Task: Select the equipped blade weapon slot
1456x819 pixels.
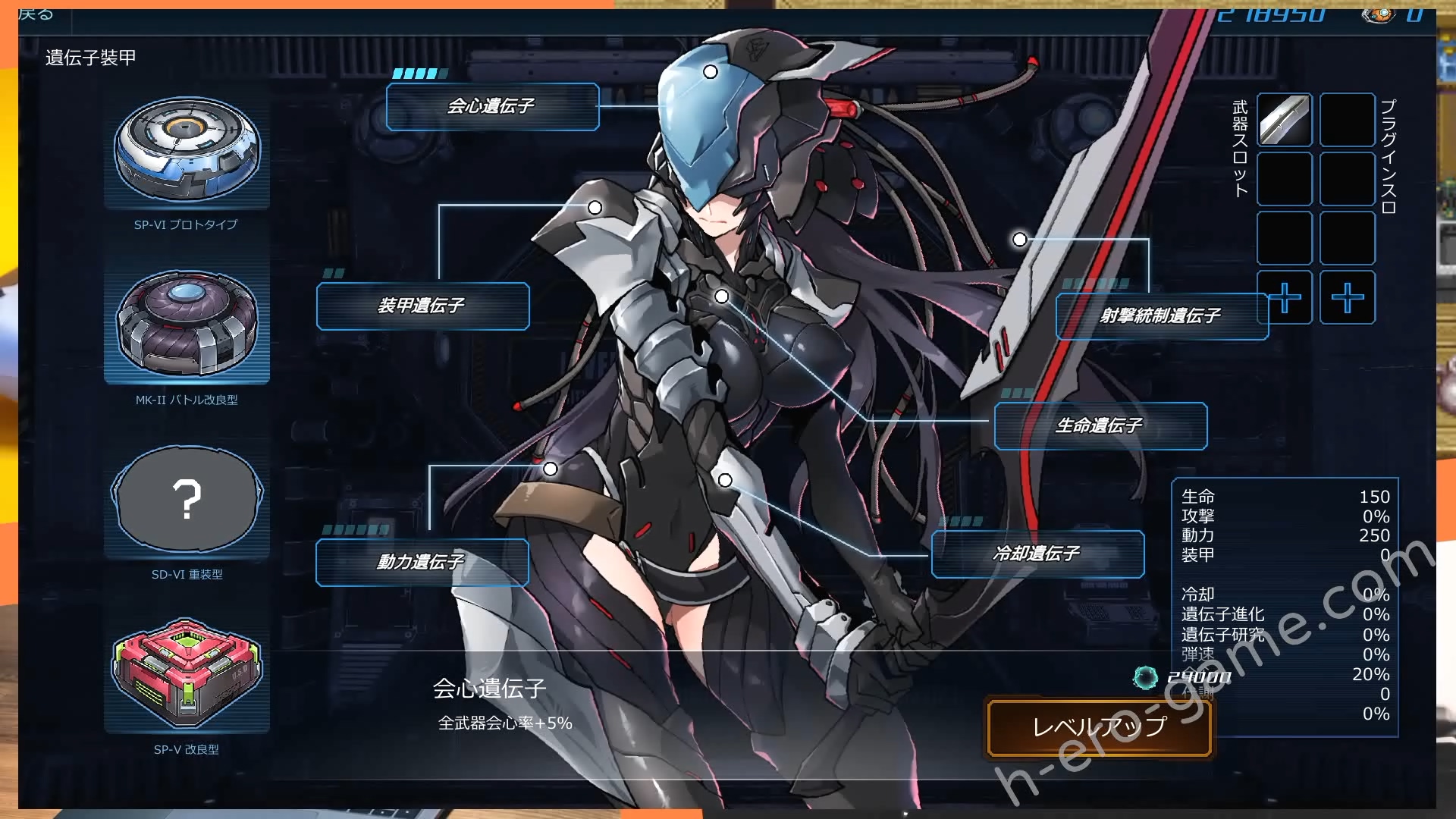Action: click(x=1284, y=120)
